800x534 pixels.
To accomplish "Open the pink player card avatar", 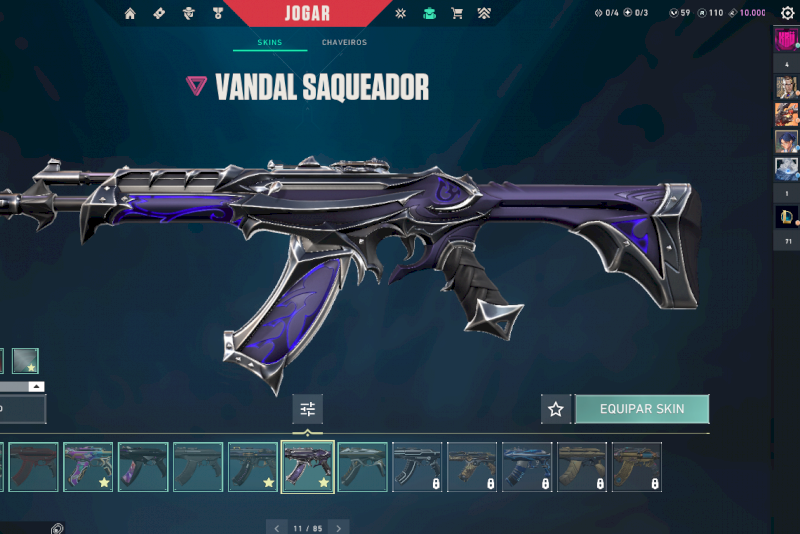I will click(x=786, y=41).
